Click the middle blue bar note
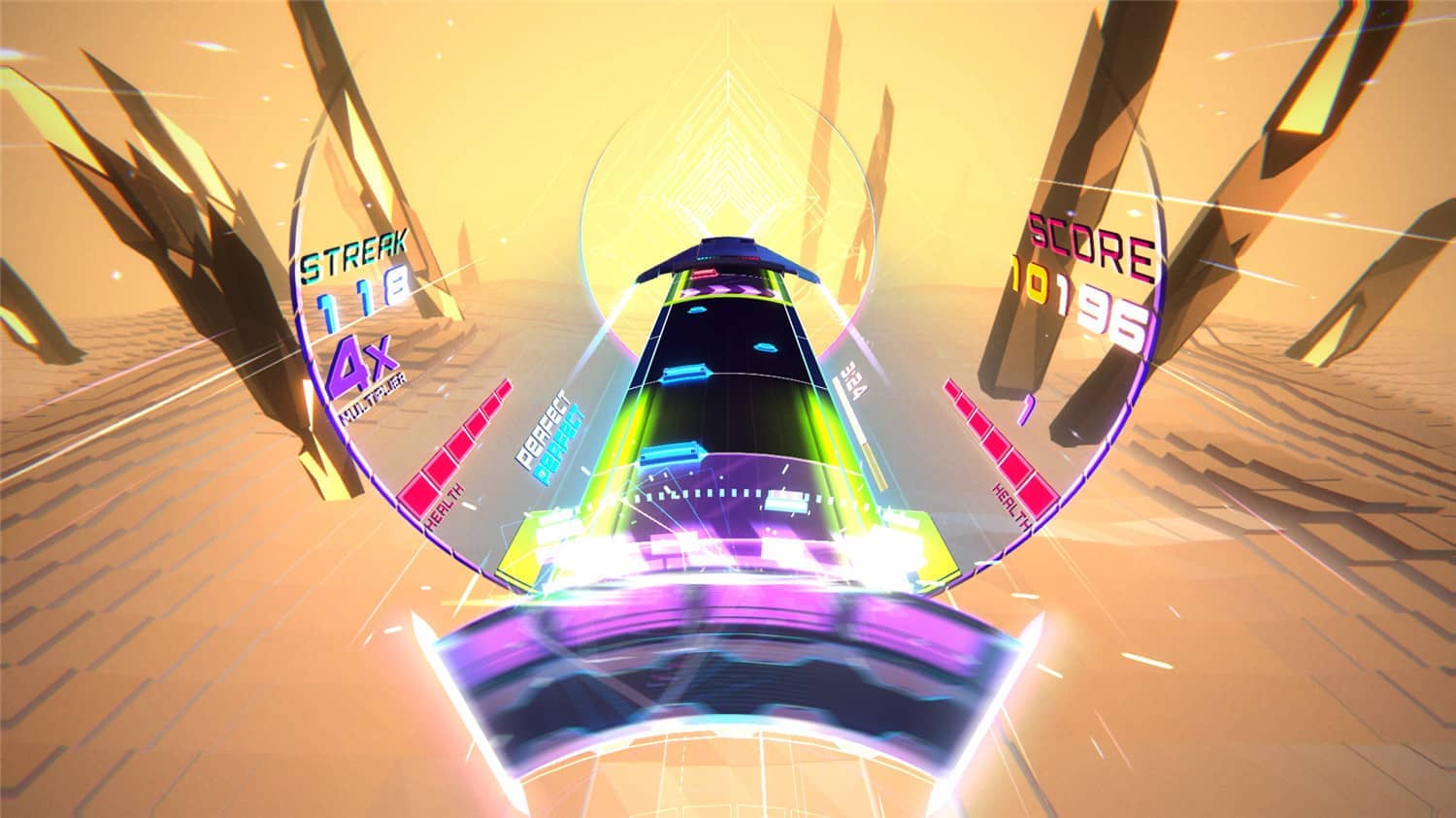1456x818 pixels. (x=684, y=374)
